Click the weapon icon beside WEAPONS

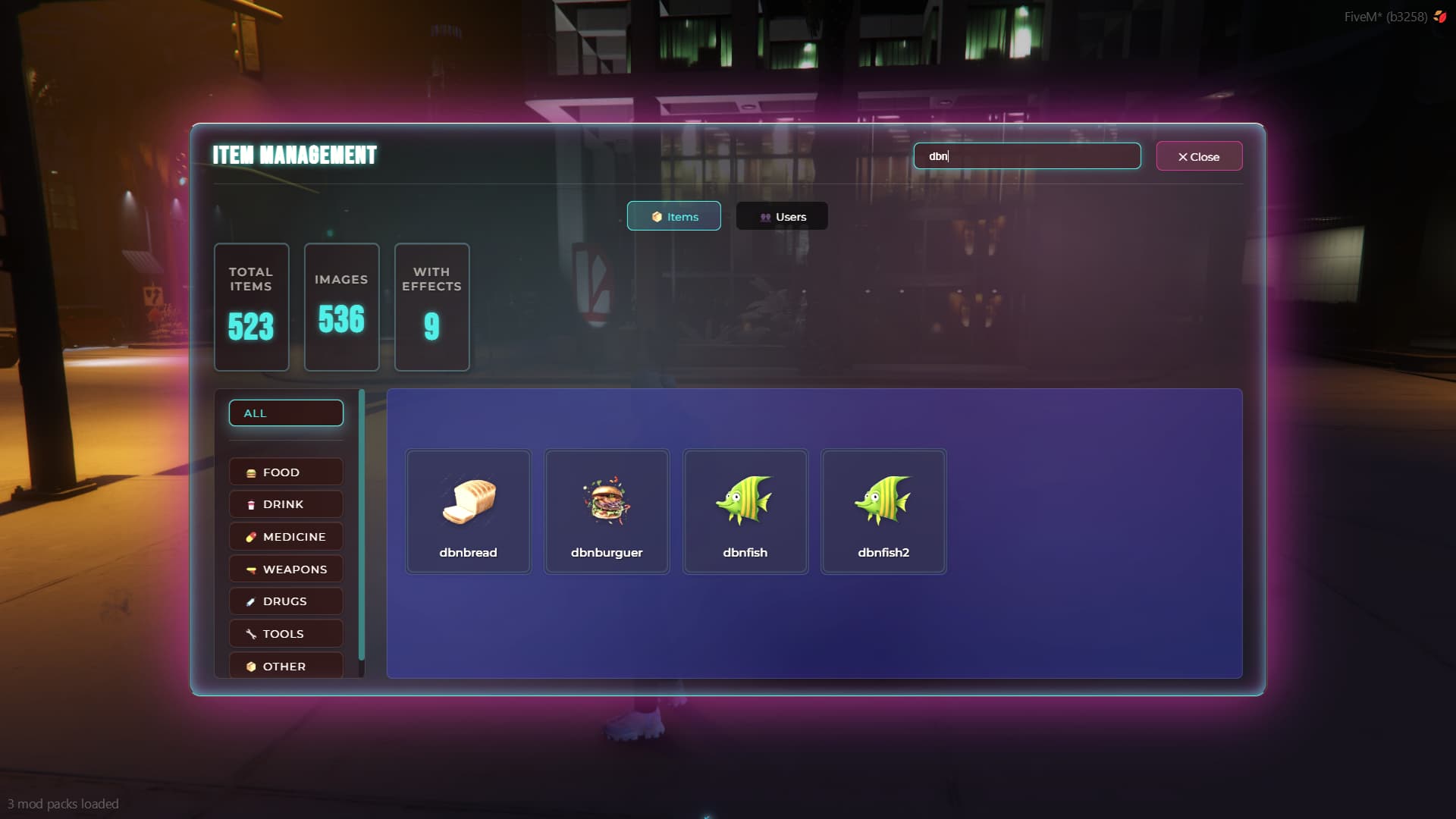tap(250, 568)
